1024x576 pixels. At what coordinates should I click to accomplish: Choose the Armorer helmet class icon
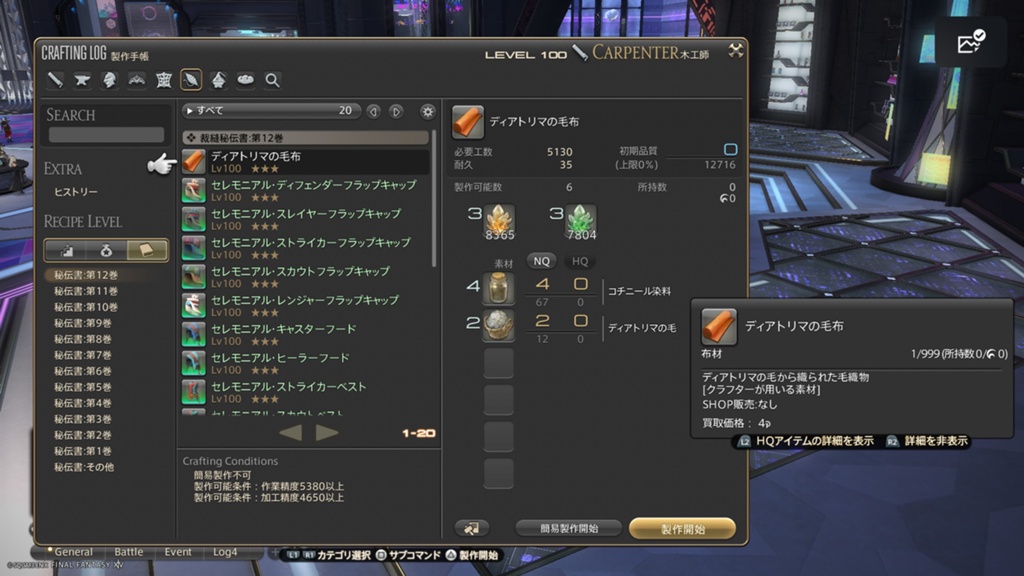[109, 80]
